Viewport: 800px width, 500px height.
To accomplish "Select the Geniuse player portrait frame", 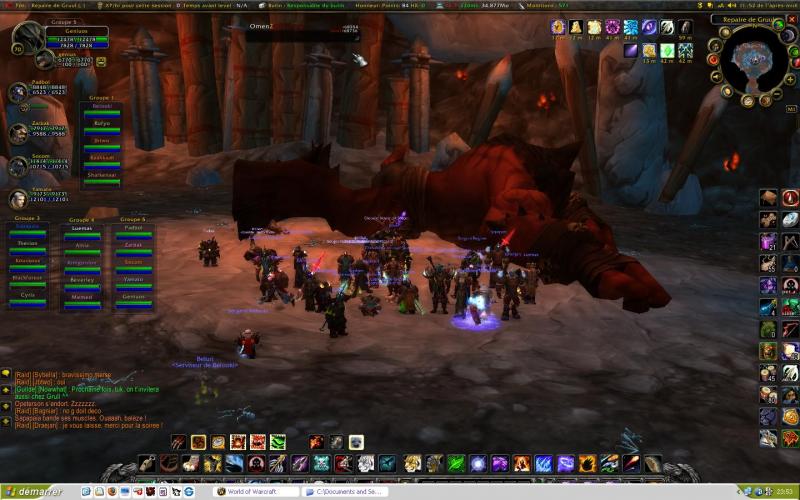I will point(30,39).
